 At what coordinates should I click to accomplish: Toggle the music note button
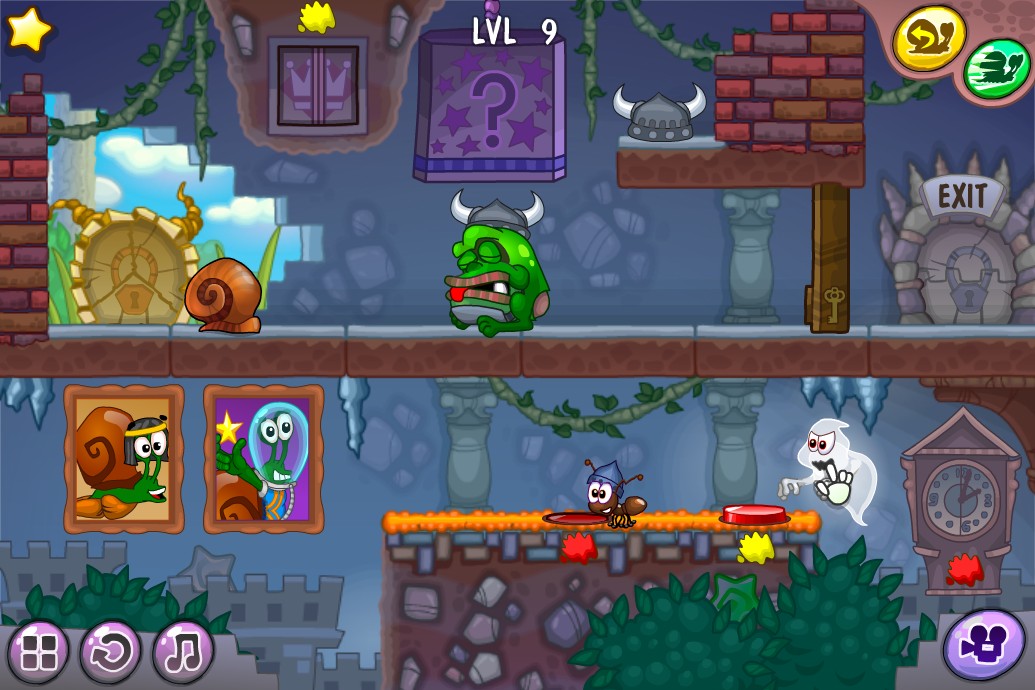coord(183,652)
